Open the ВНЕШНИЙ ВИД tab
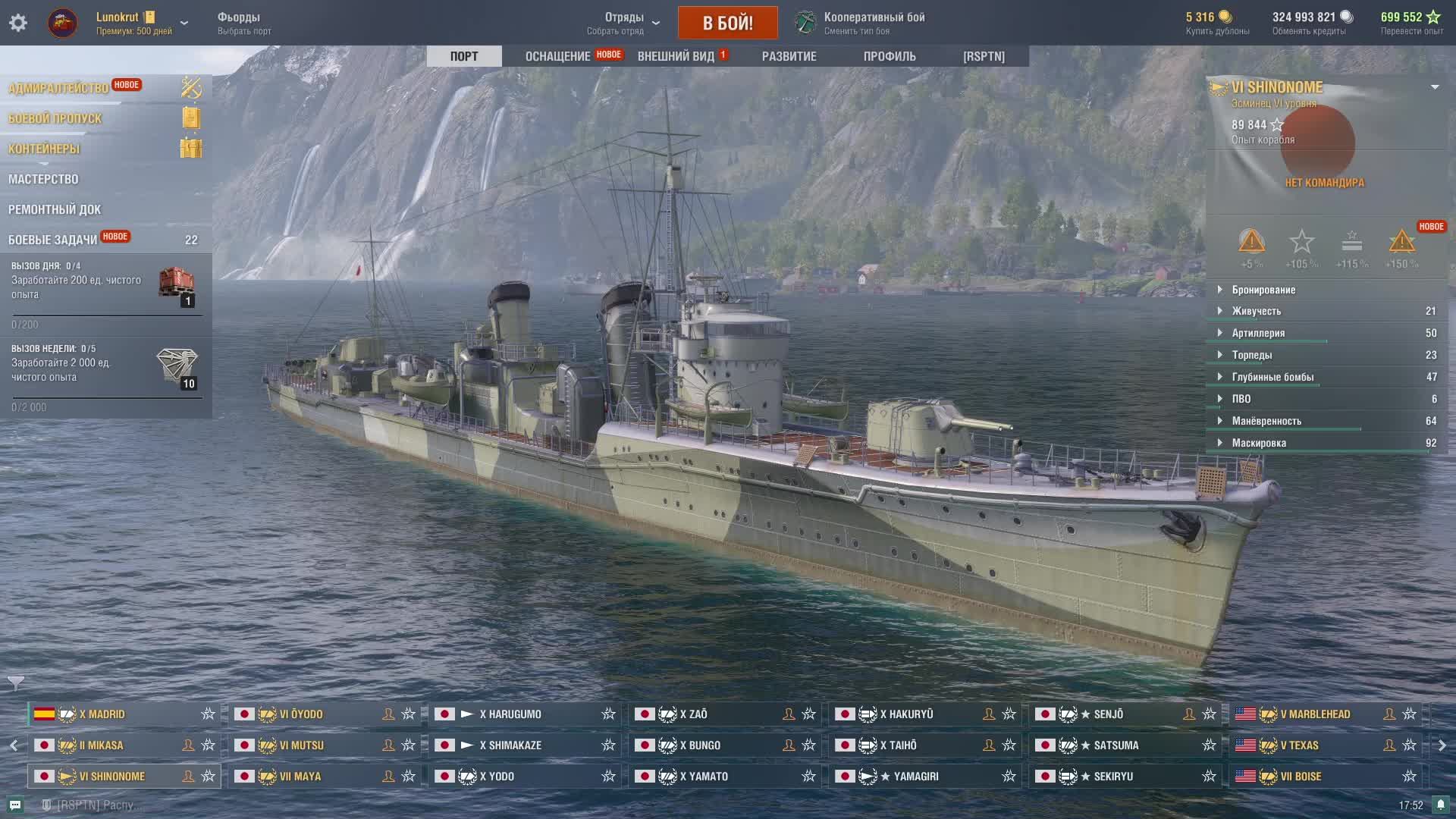 [676, 56]
